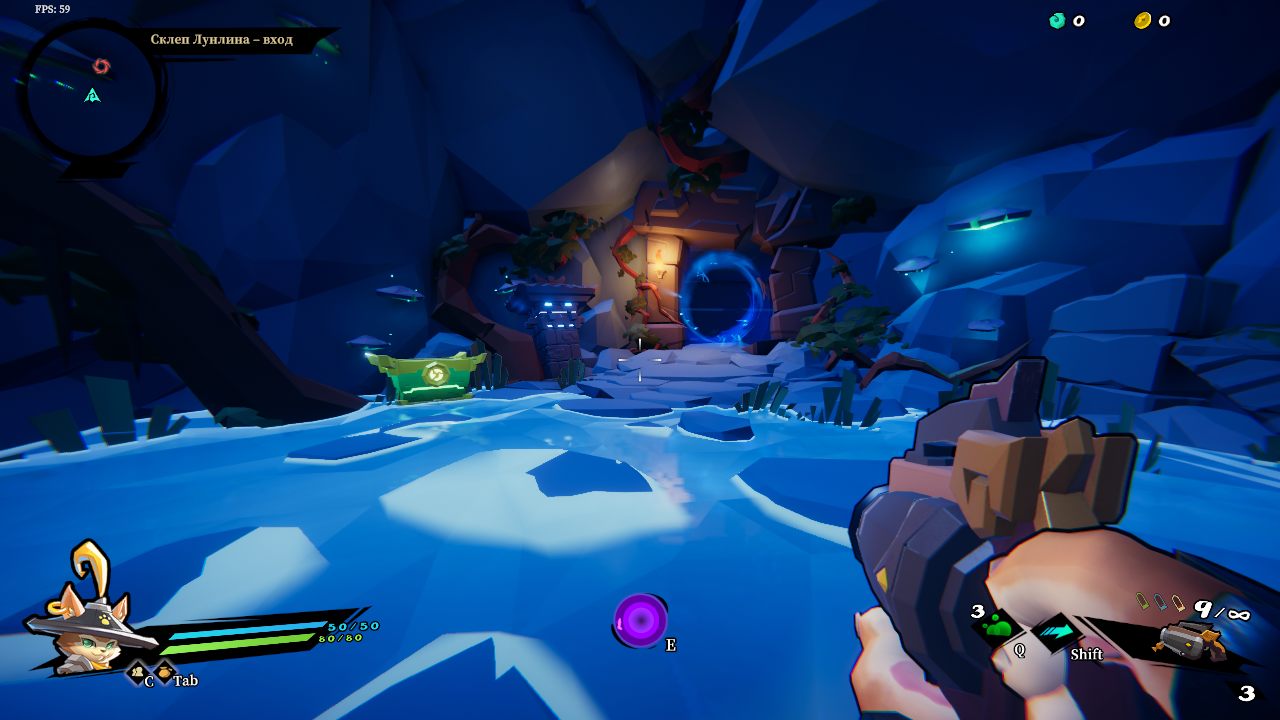Use the green smoke grenade skill
The width and height of the screenshot is (1280, 720).
click(998, 627)
